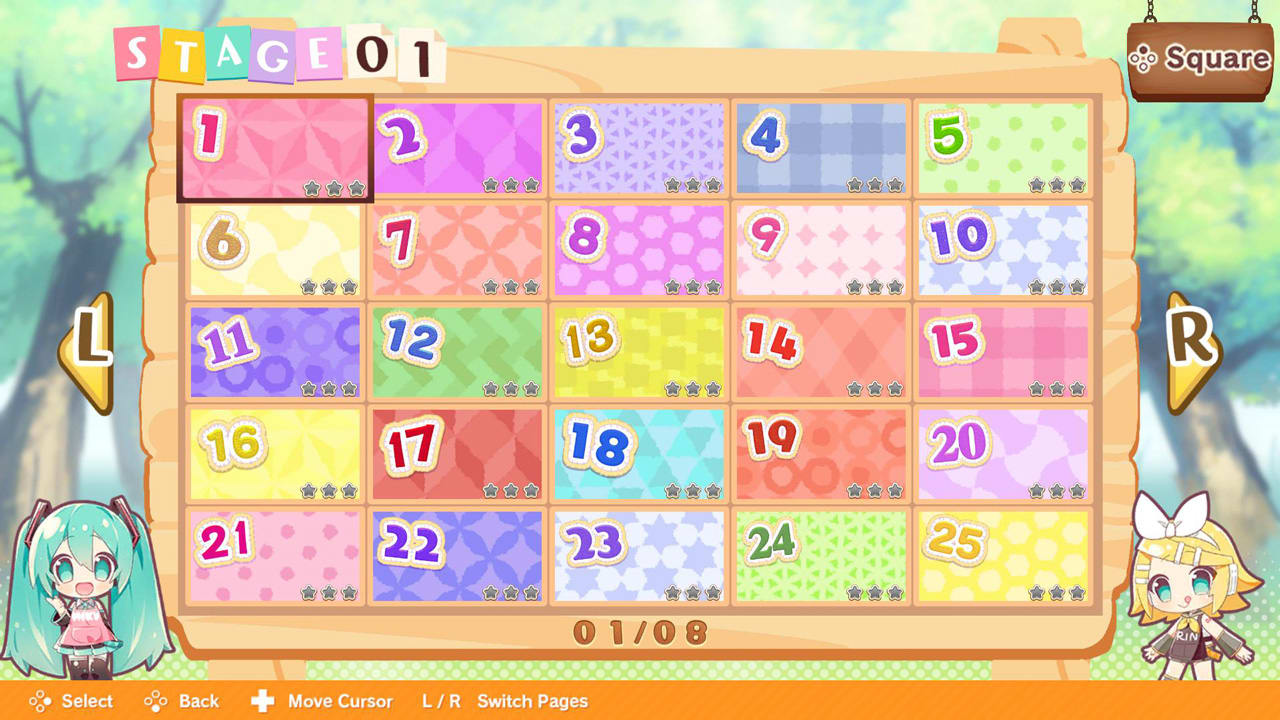Select Stage 5 in the top row
The width and height of the screenshot is (1280, 720).
click(1003, 148)
